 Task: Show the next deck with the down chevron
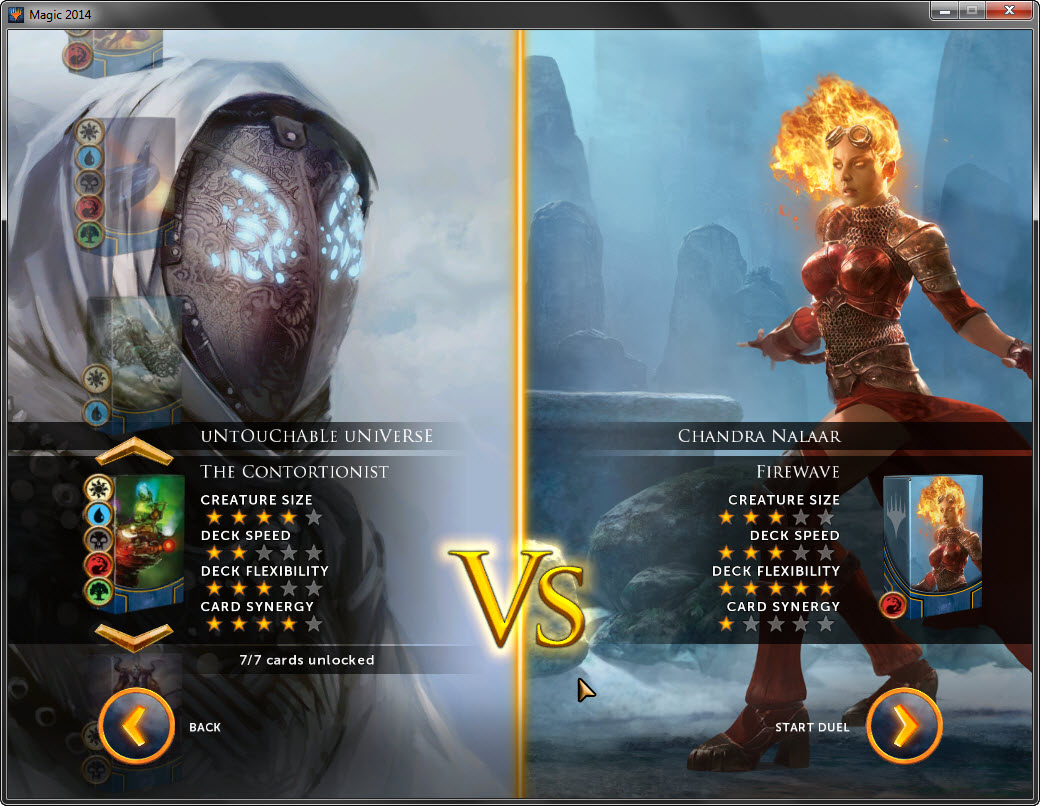[134, 633]
